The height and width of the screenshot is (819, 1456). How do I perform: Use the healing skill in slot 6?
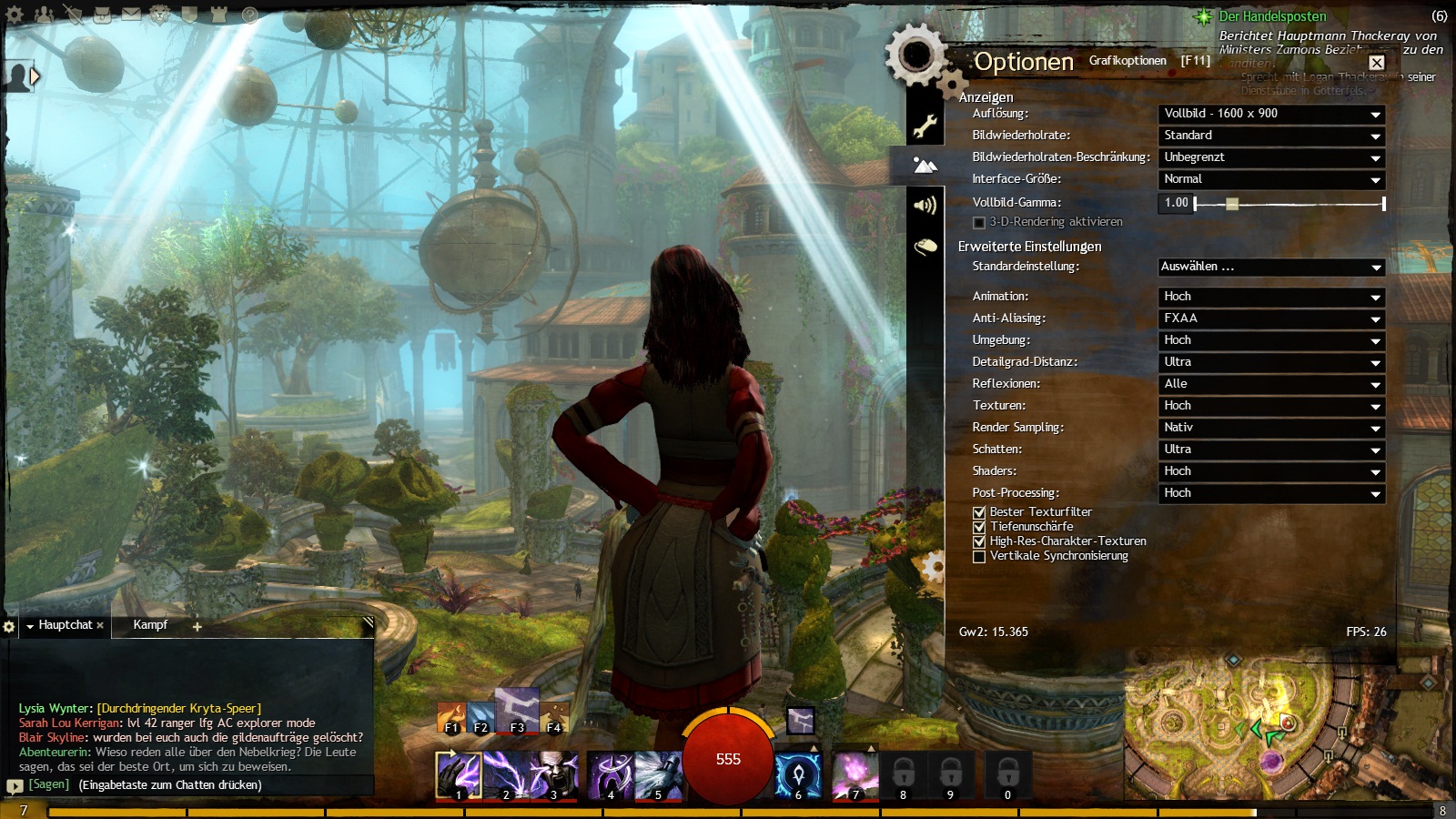(x=798, y=775)
